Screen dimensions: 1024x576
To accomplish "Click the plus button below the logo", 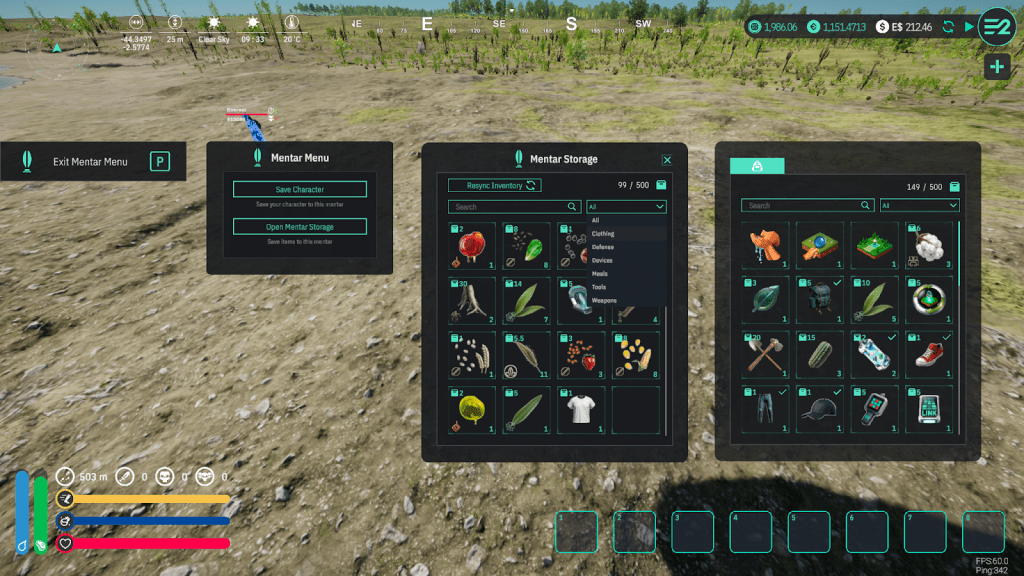I will point(996,67).
